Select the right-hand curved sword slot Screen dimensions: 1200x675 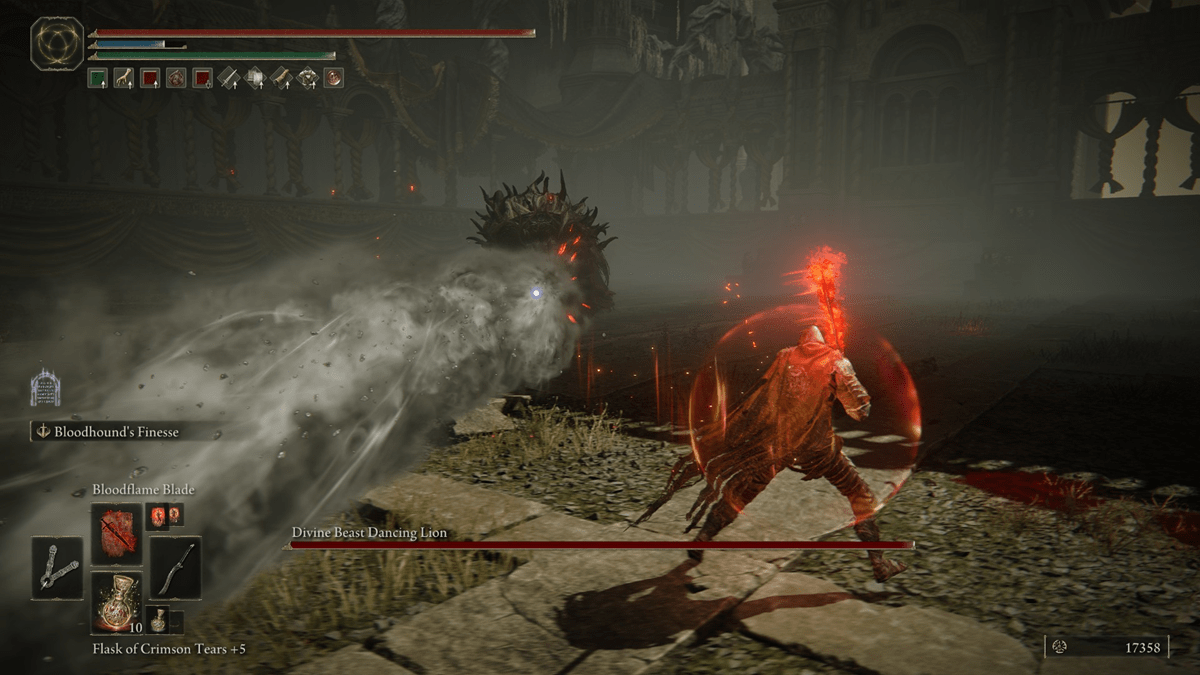[x=175, y=568]
